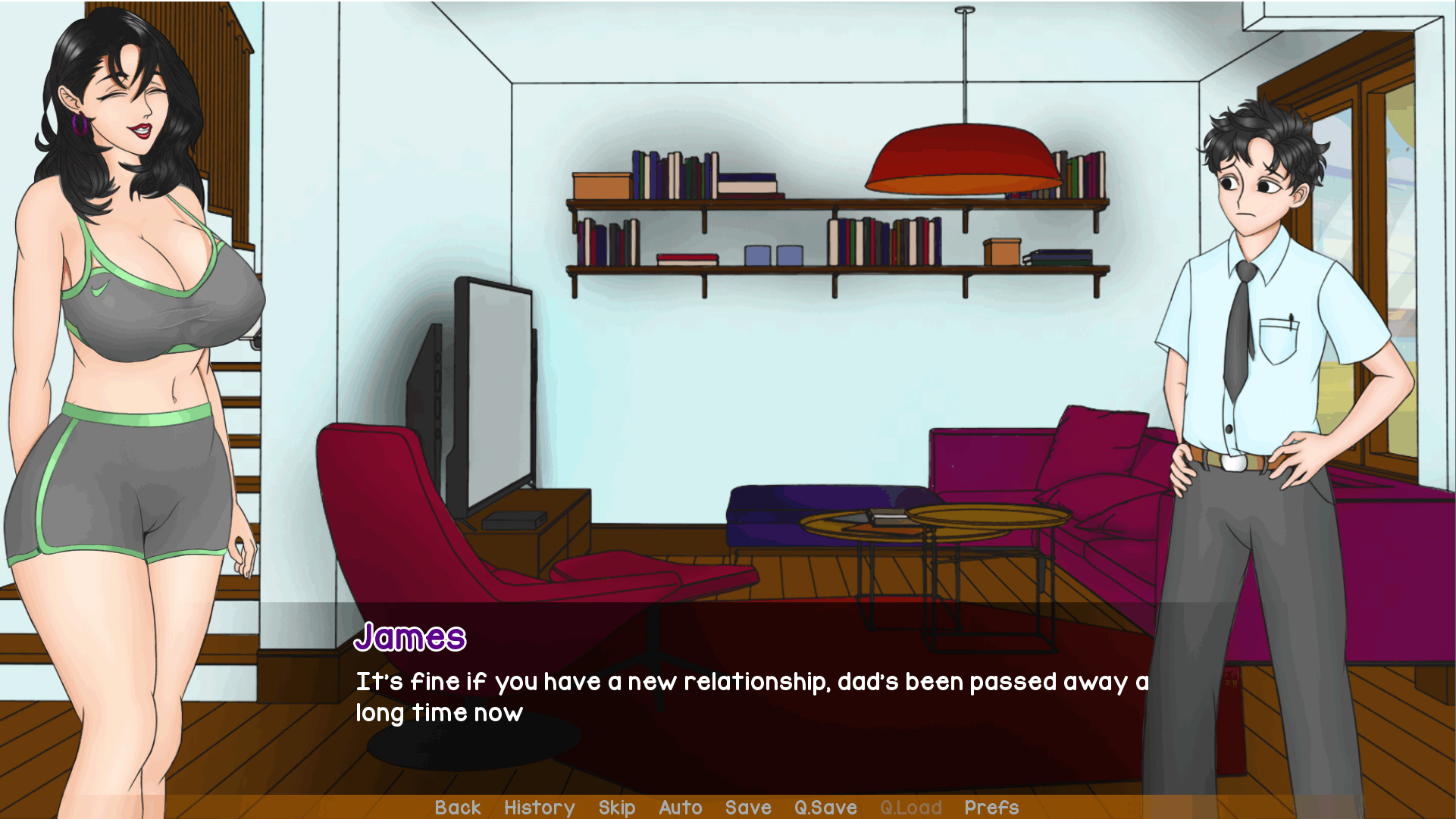Go back to the previous dialogue line
Image resolution: width=1456 pixels, height=819 pixels.
(x=458, y=808)
